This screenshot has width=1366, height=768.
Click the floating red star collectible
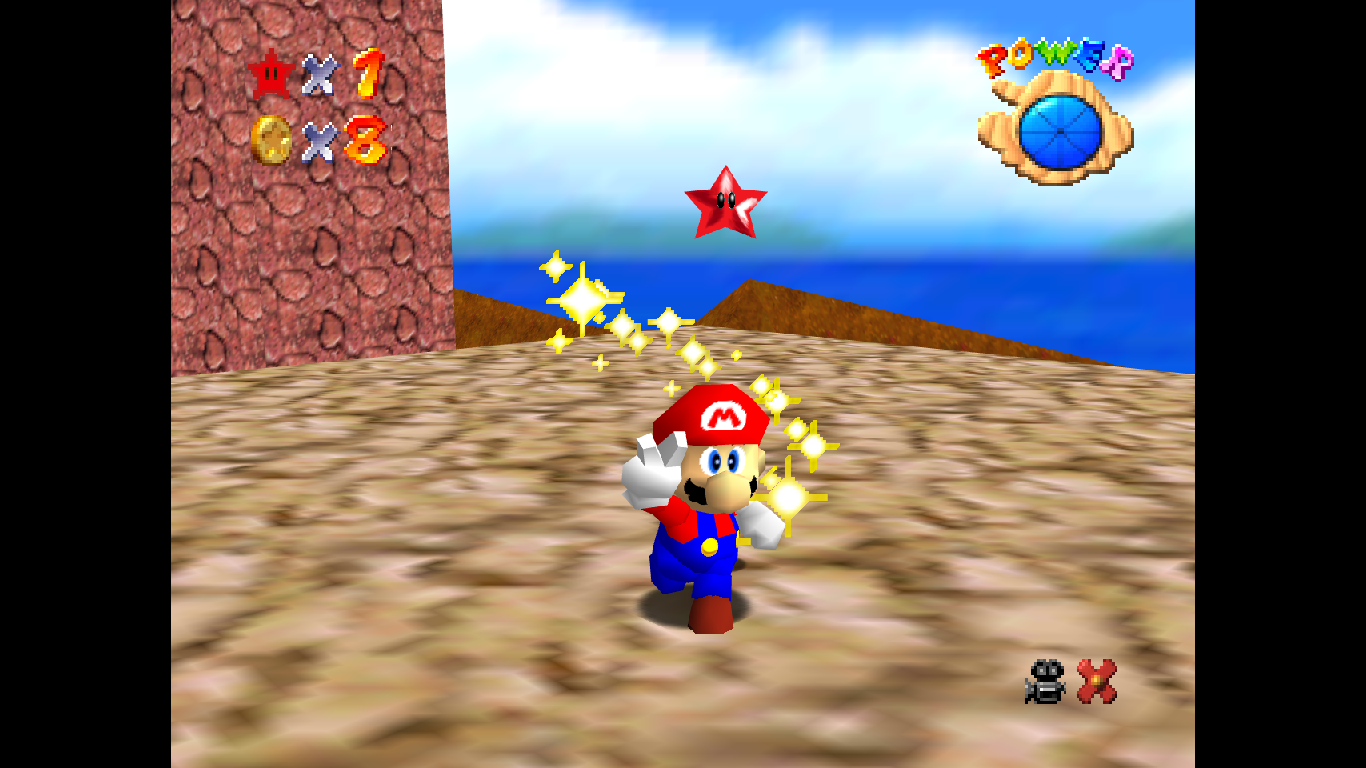click(727, 203)
